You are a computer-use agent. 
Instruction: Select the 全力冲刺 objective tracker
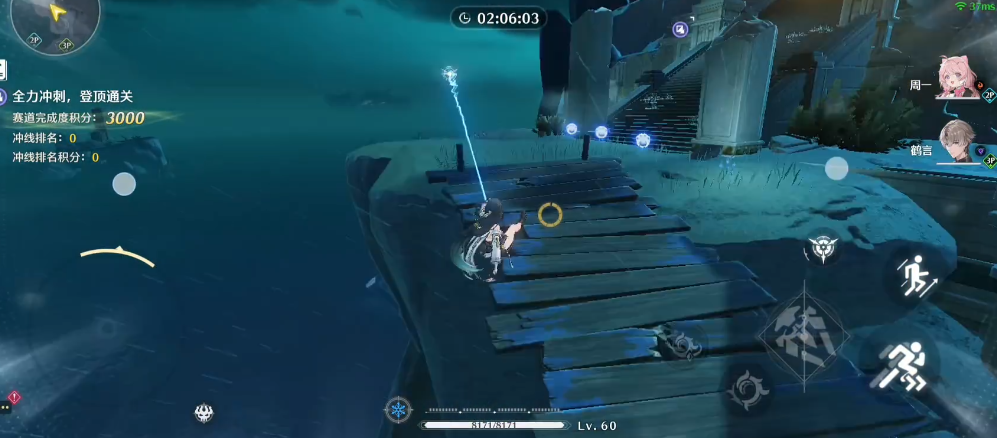click(72, 97)
